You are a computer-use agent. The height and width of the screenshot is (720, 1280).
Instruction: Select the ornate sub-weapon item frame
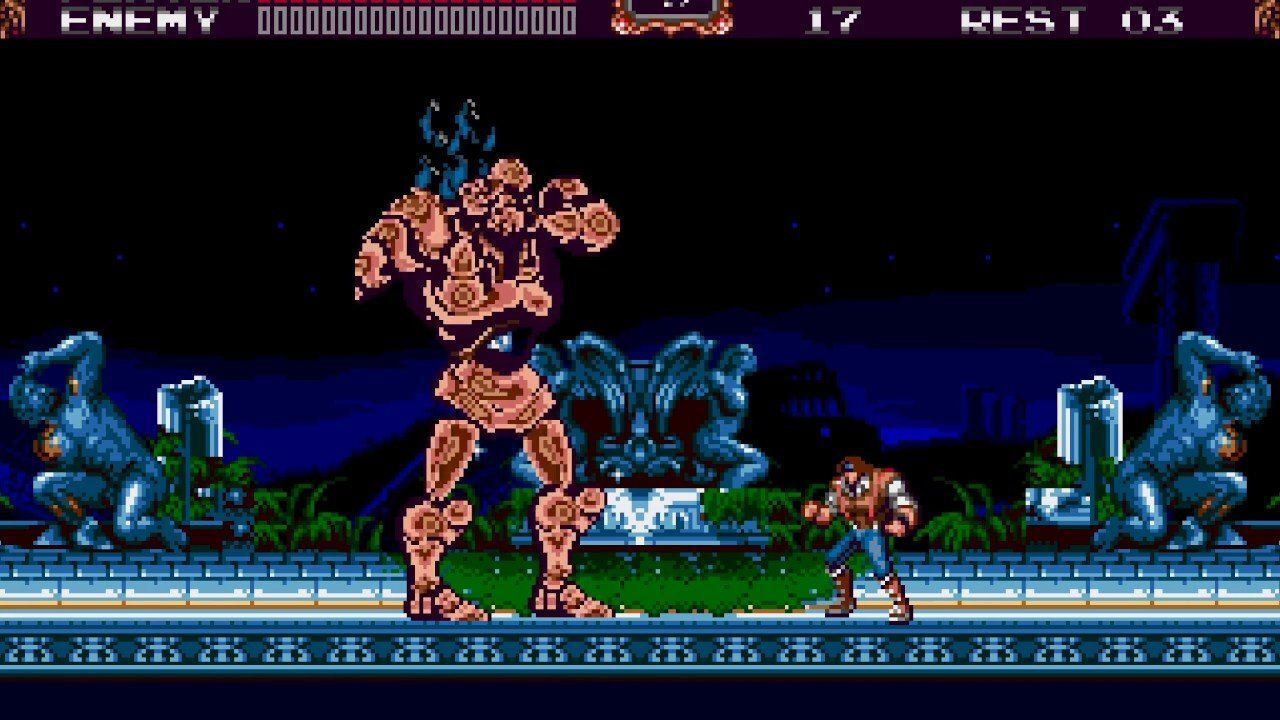[672, 13]
